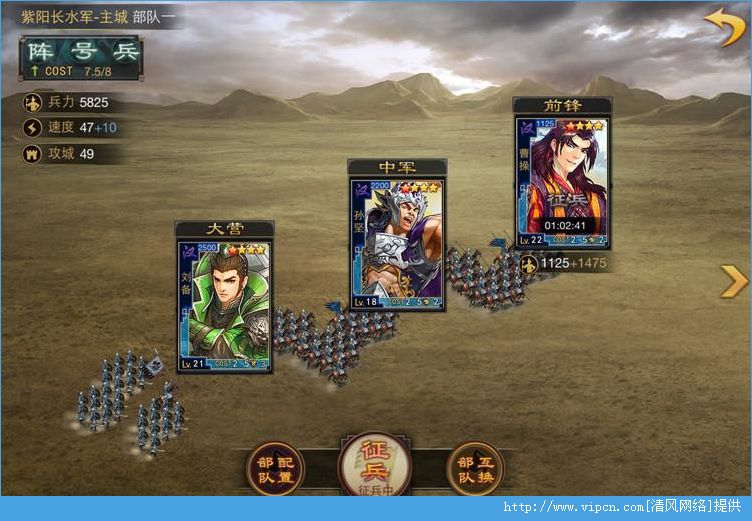Select the 前锋 general card 曹操

[561, 182]
